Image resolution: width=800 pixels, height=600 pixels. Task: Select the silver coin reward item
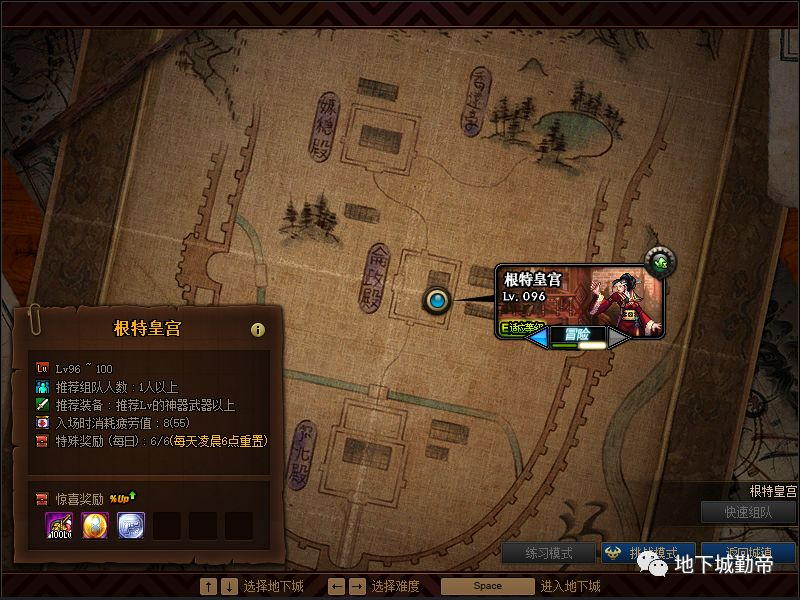point(131,525)
